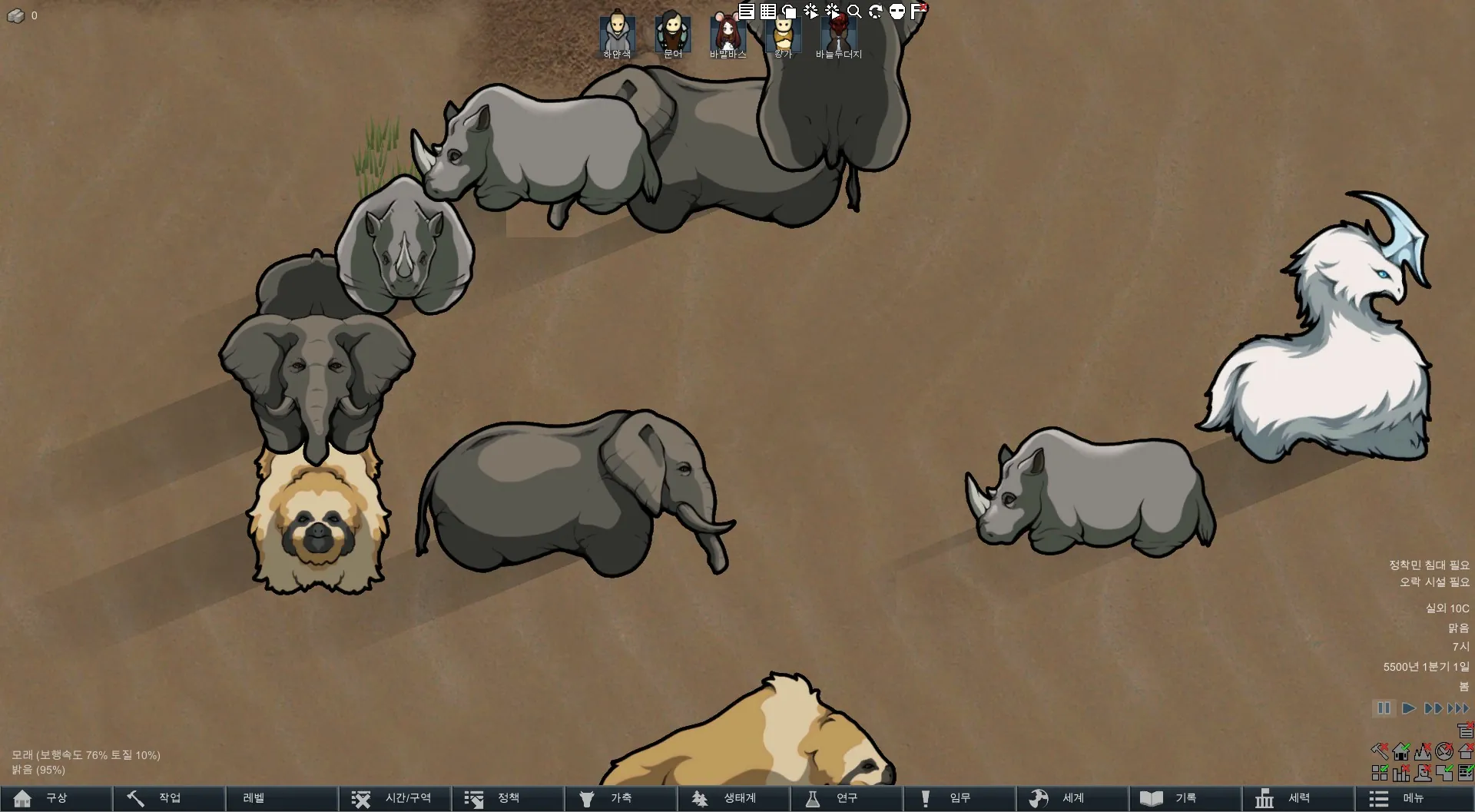Click the magnifying glass debug icon

854,12
